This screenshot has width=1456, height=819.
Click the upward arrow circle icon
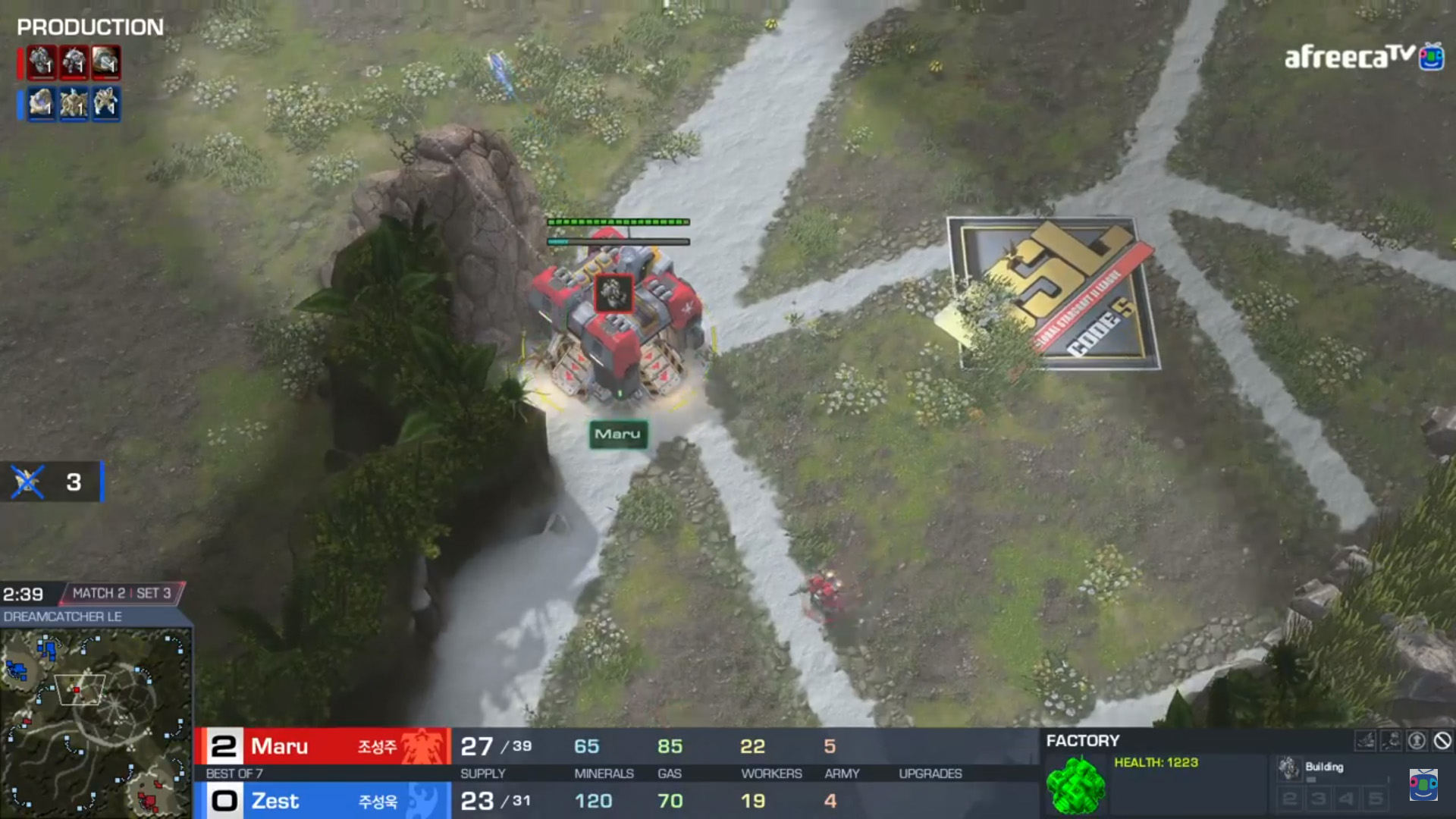pyautogui.click(x=1417, y=741)
